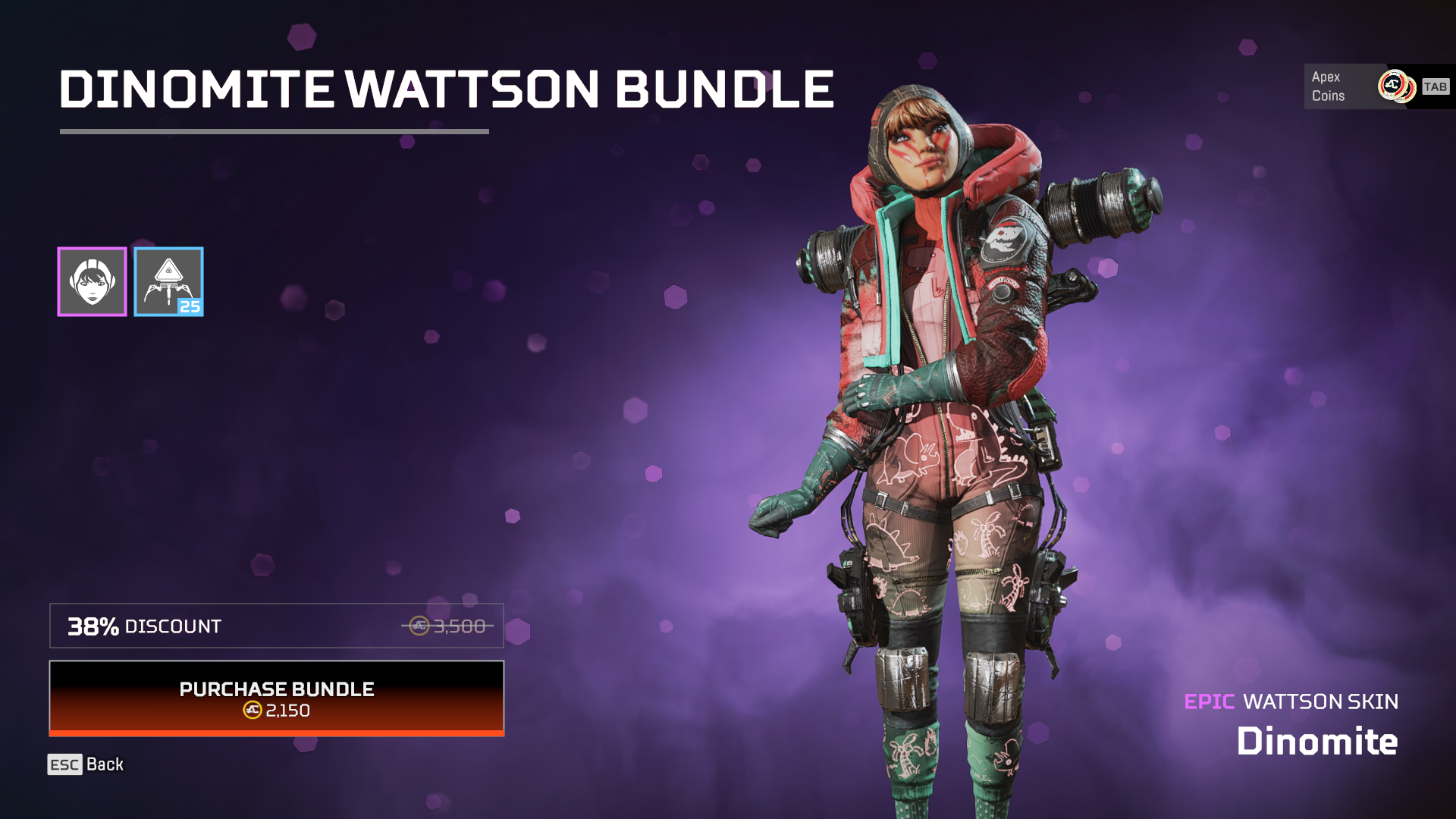
Task: Purchase the Dinomite Wattson bundle
Action: [277, 698]
